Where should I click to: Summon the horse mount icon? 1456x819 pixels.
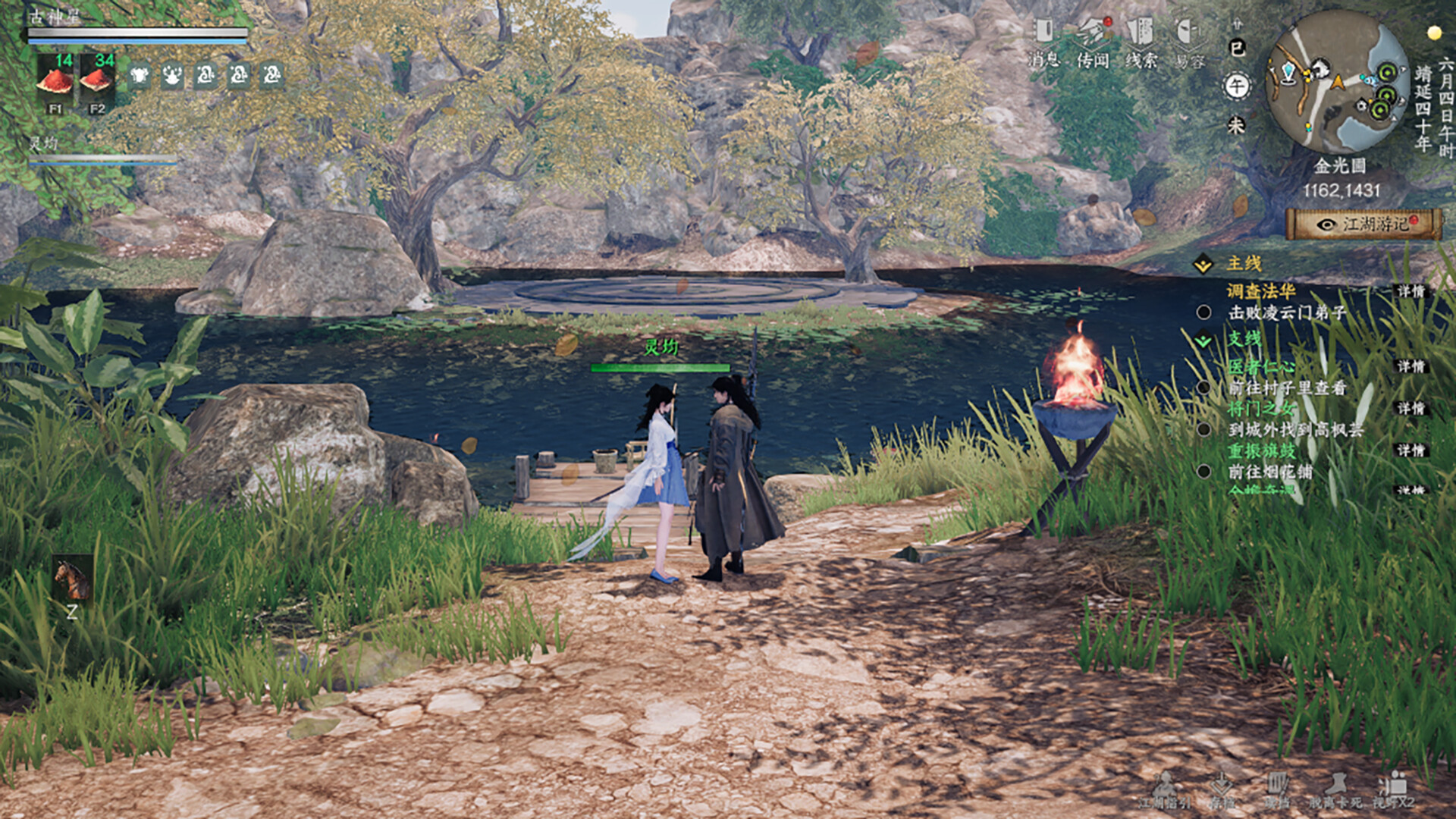coord(72,579)
